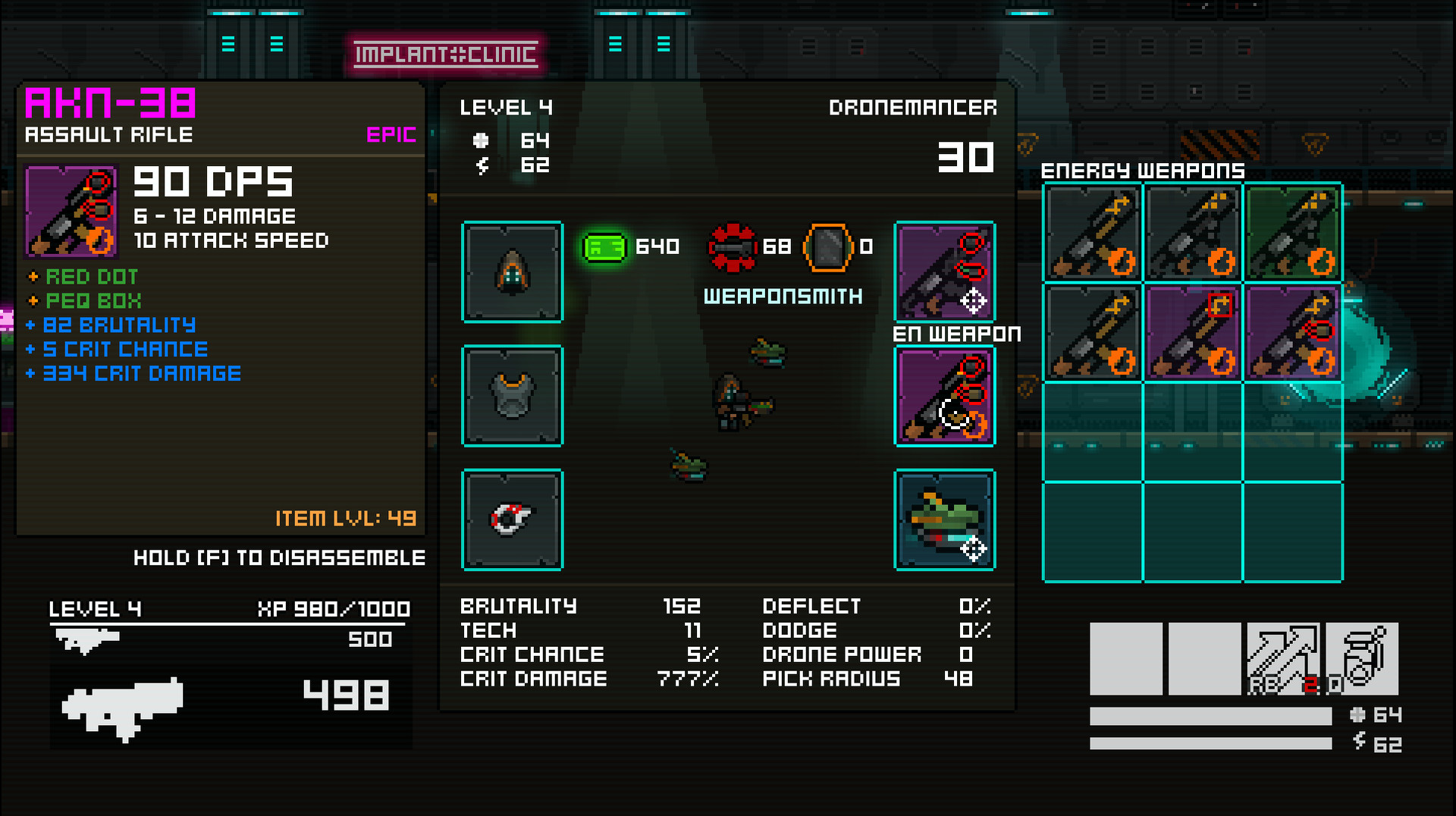
Task: Select the purple energy weapon in the inventory grid
Action: 1192,331
